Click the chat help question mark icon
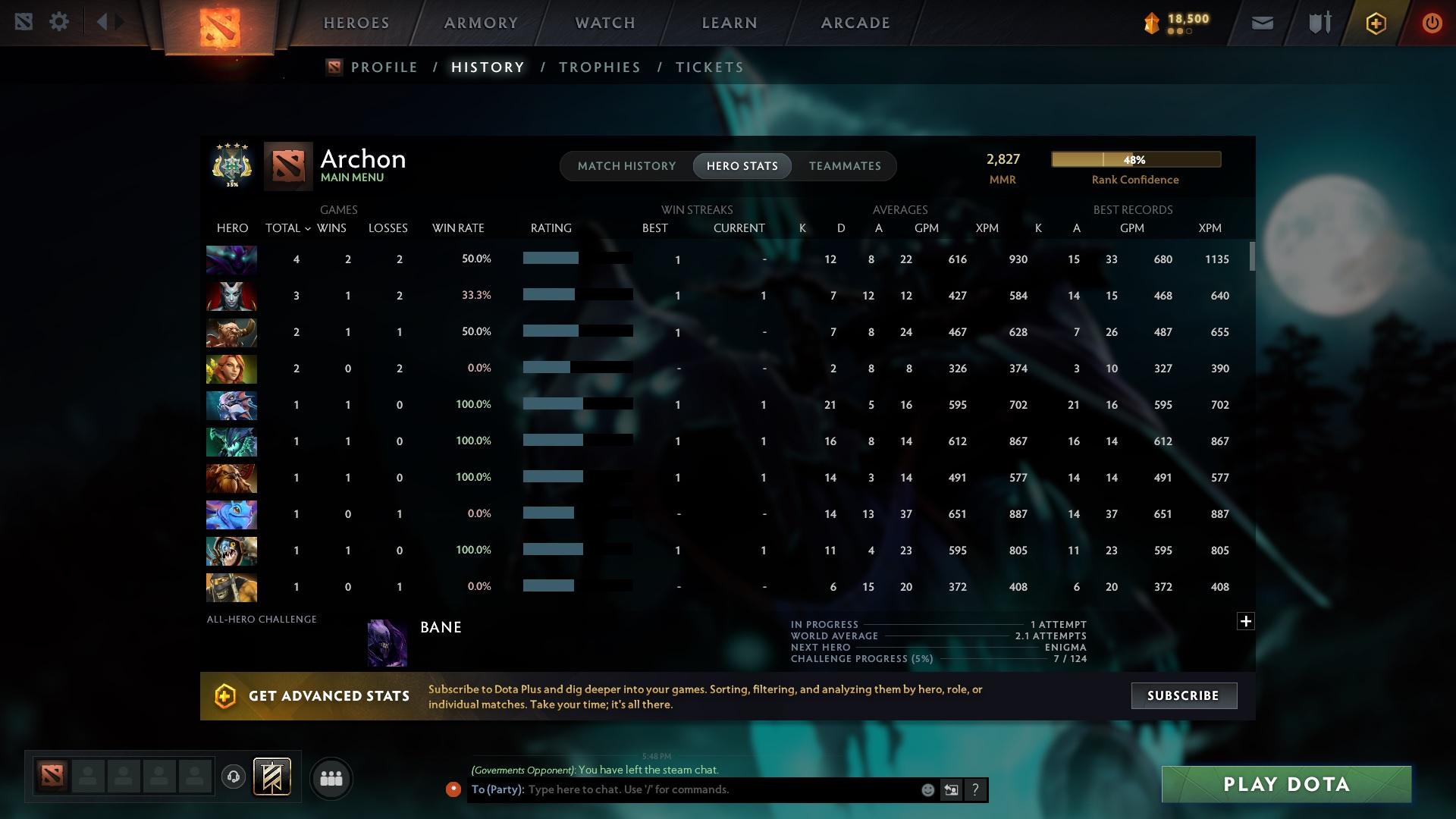 coord(975,789)
